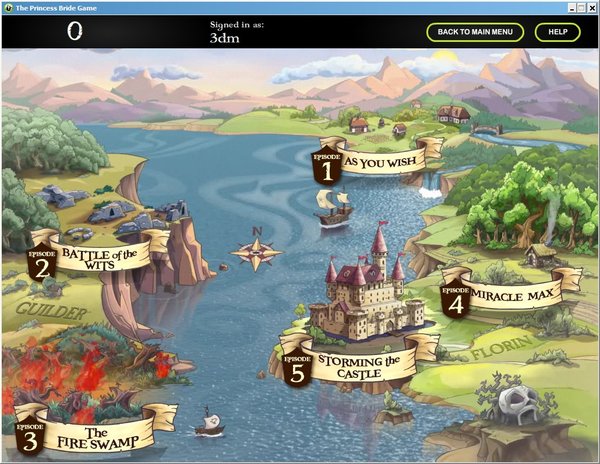
Task: Go back to main menu
Action: [x=475, y=32]
